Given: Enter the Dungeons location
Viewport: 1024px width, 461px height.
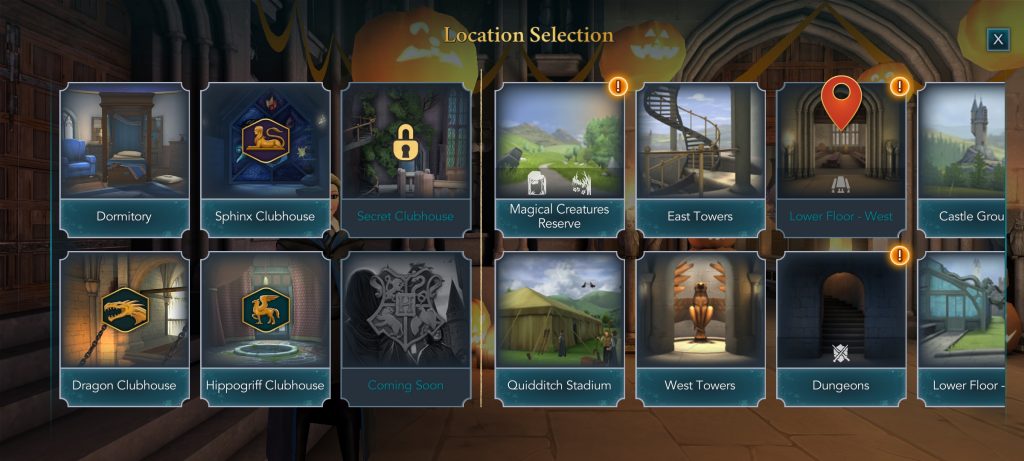Looking at the screenshot, I should click(841, 327).
